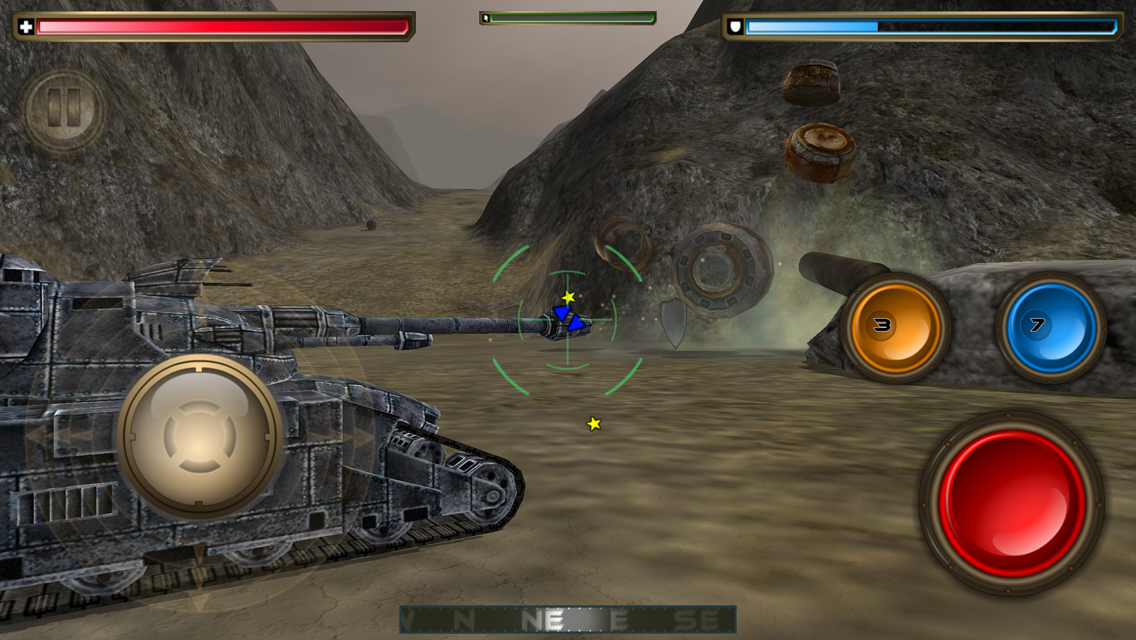The height and width of the screenshot is (640, 1136).
Task: Fire the main cannon with the red button
Action: (x=1012, y=503)
